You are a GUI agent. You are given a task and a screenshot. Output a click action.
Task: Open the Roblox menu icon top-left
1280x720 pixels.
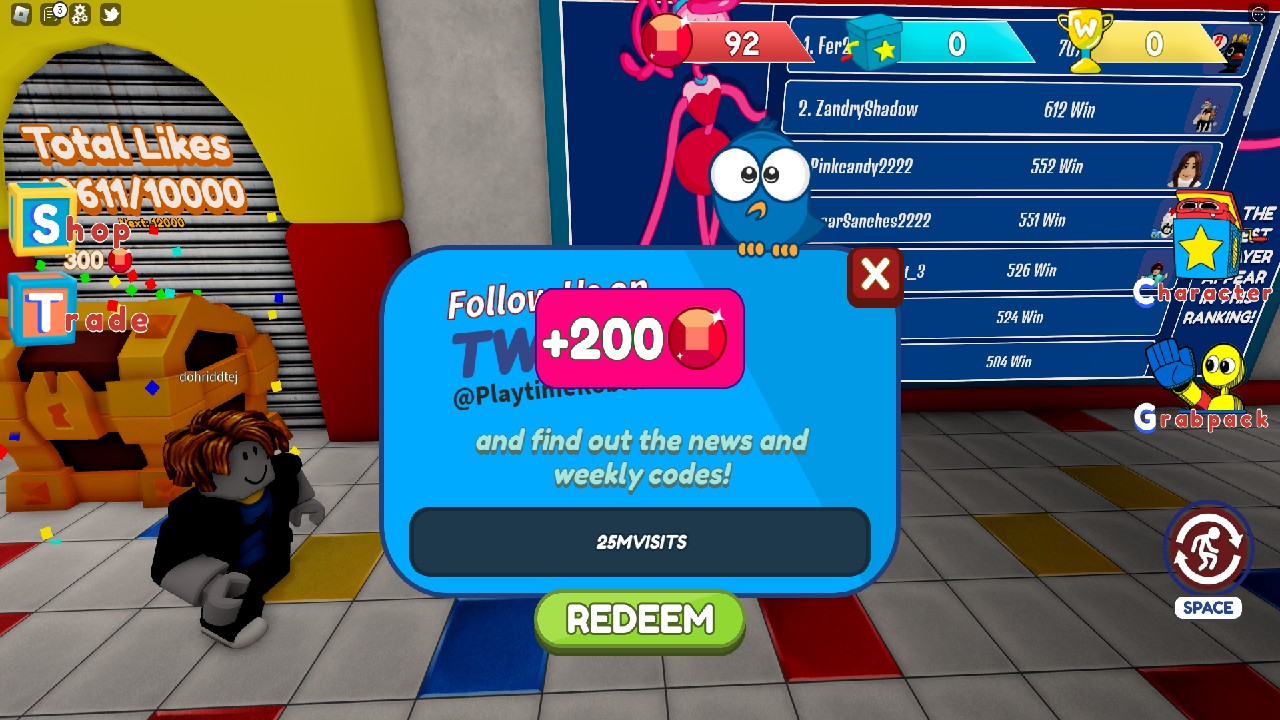coord(21,13)
